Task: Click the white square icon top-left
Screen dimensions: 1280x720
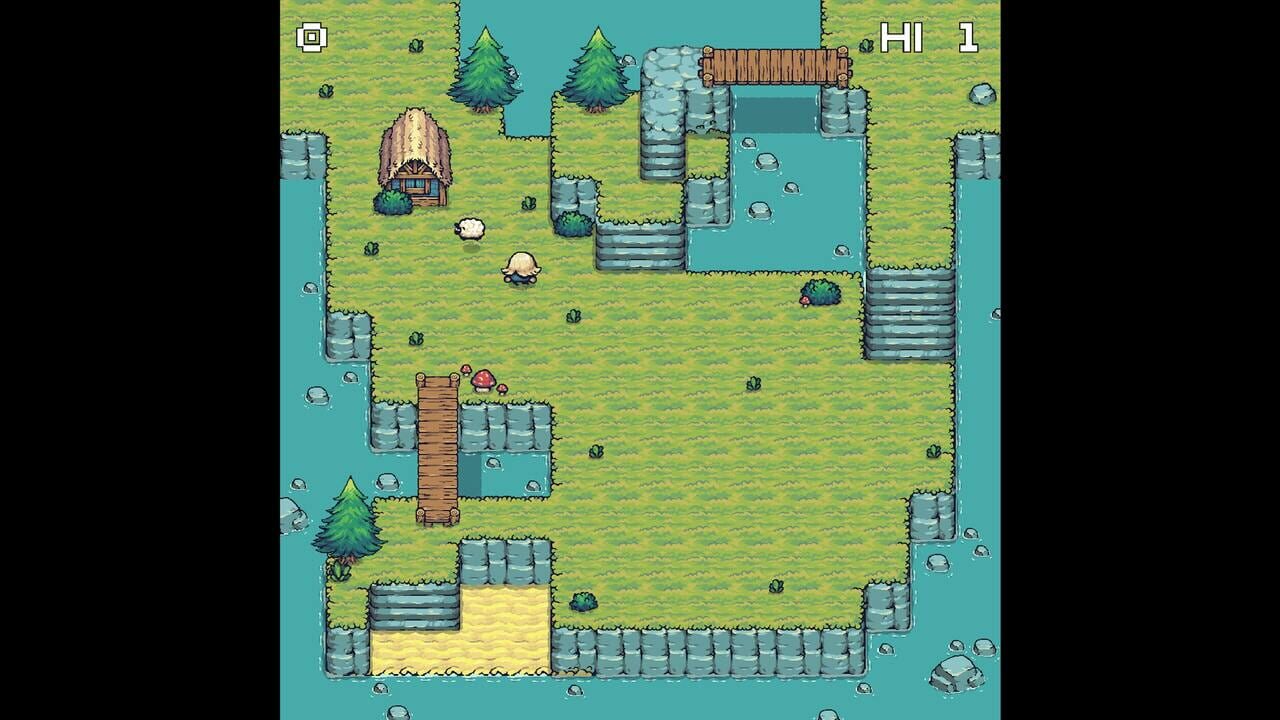Action: (310, 38)
